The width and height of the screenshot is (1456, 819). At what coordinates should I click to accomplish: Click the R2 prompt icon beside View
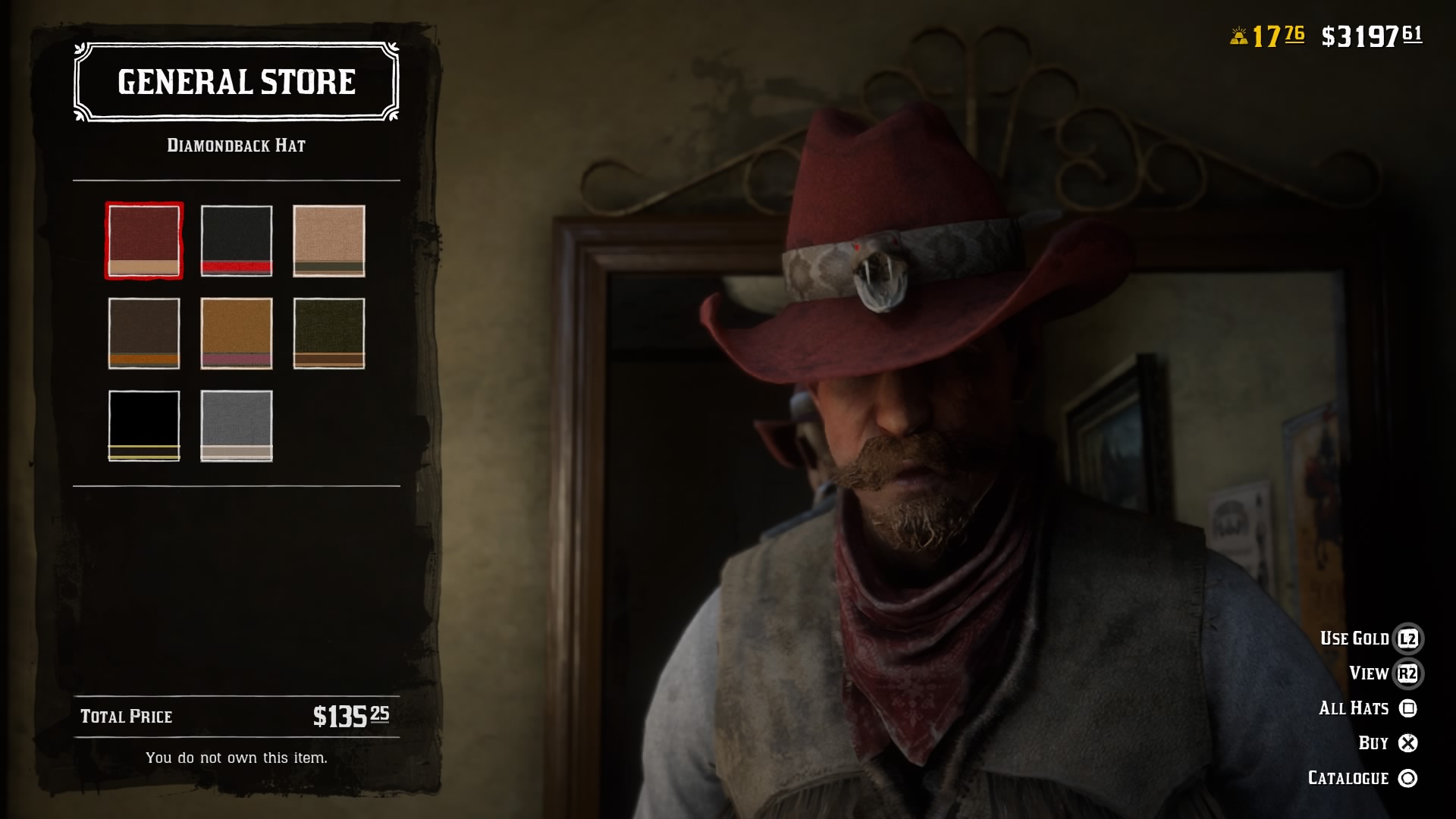point(1408,673)
